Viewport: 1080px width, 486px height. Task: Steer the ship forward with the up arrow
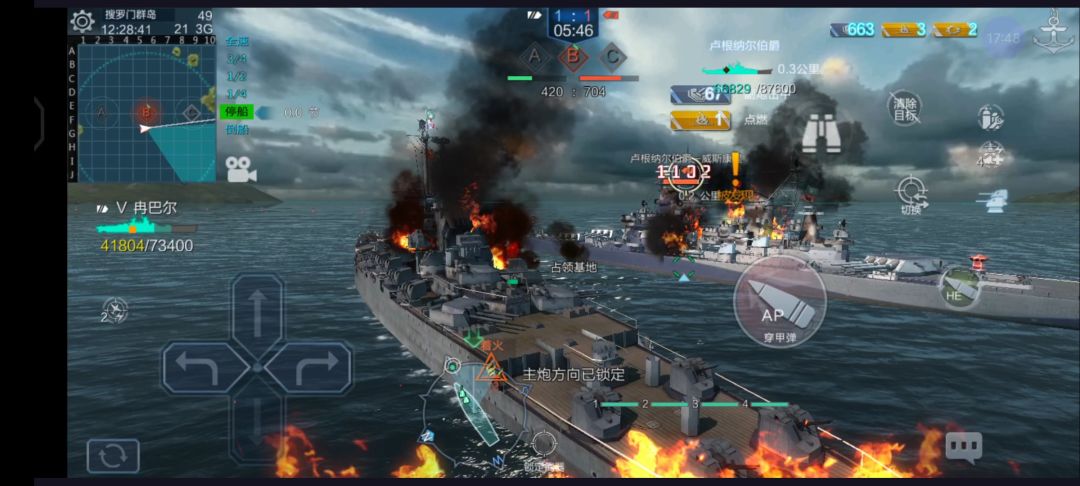click(257, 311)
